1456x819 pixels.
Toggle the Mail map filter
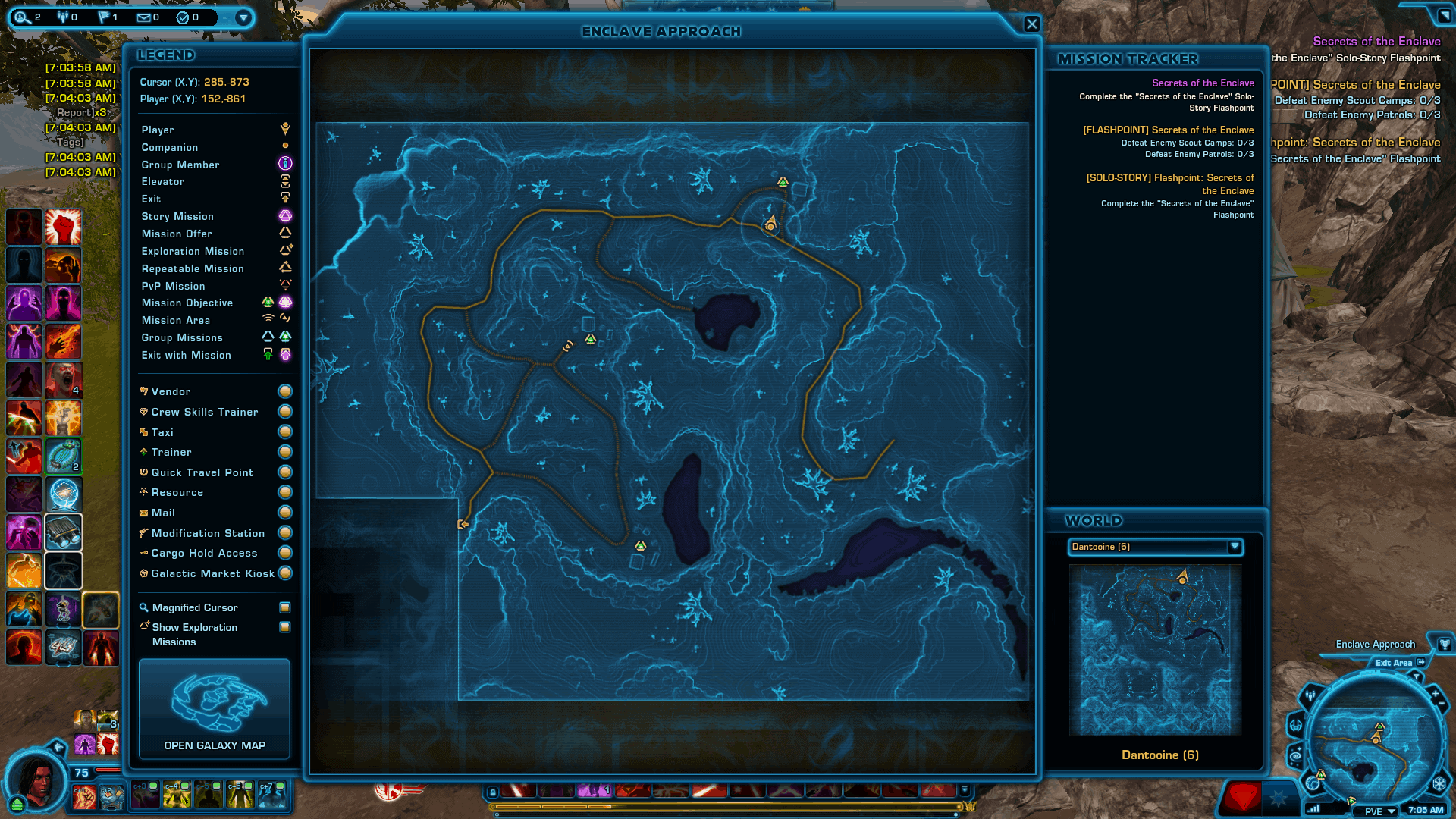pos(285,513)
